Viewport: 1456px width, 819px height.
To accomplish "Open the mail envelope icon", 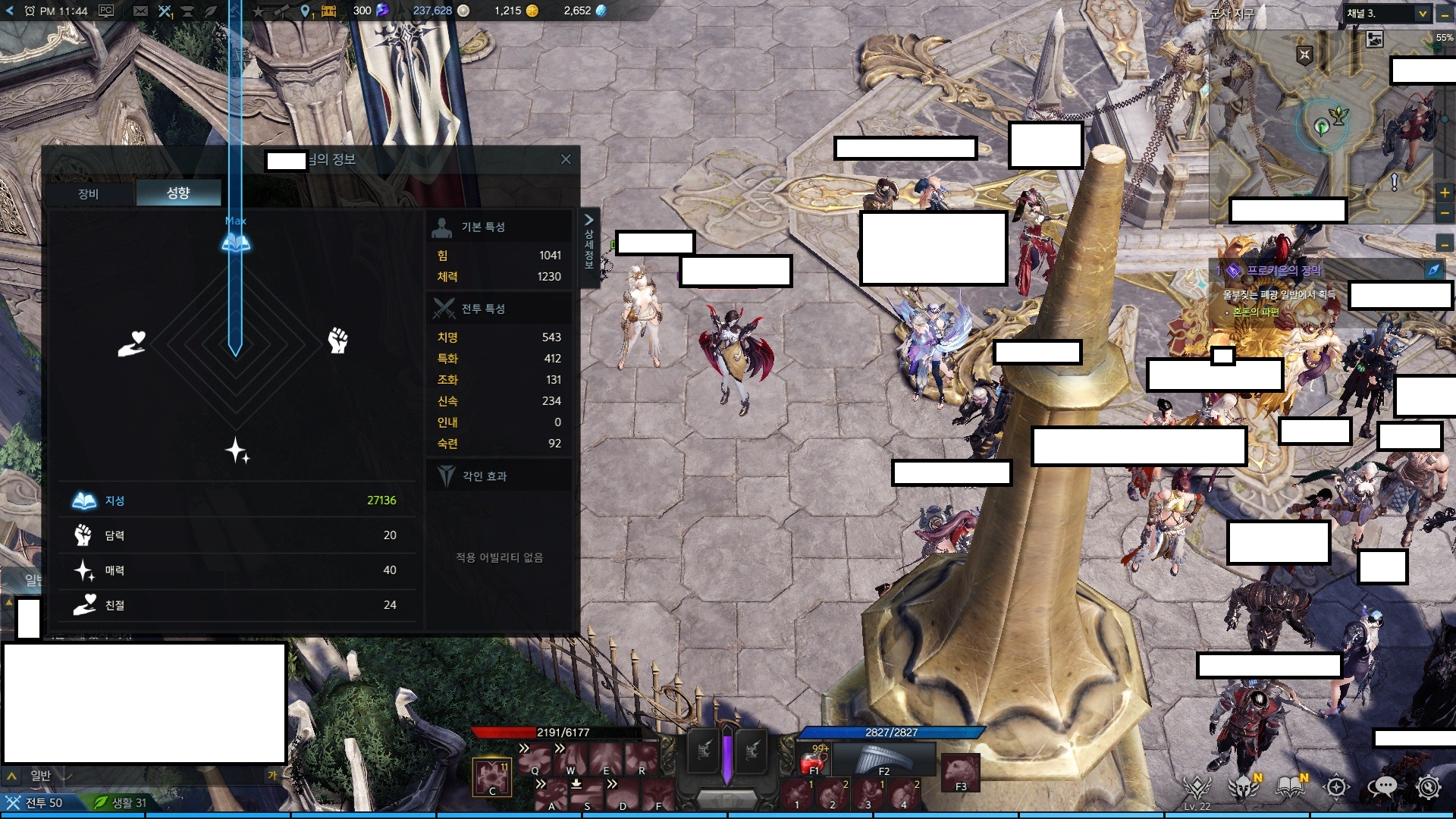I will tap(140, 11).
